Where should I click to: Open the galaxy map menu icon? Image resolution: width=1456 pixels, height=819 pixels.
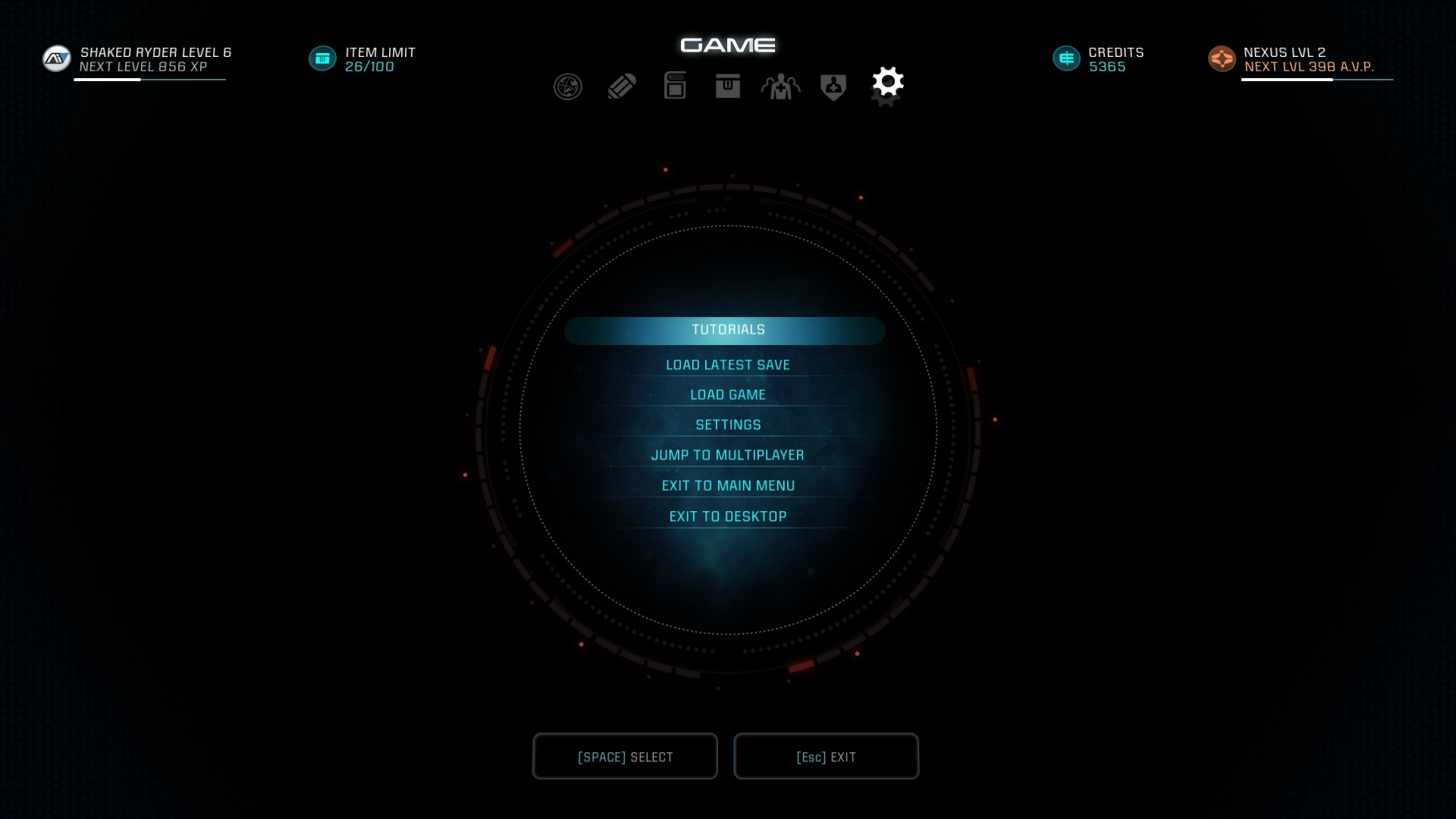(567, 86)
